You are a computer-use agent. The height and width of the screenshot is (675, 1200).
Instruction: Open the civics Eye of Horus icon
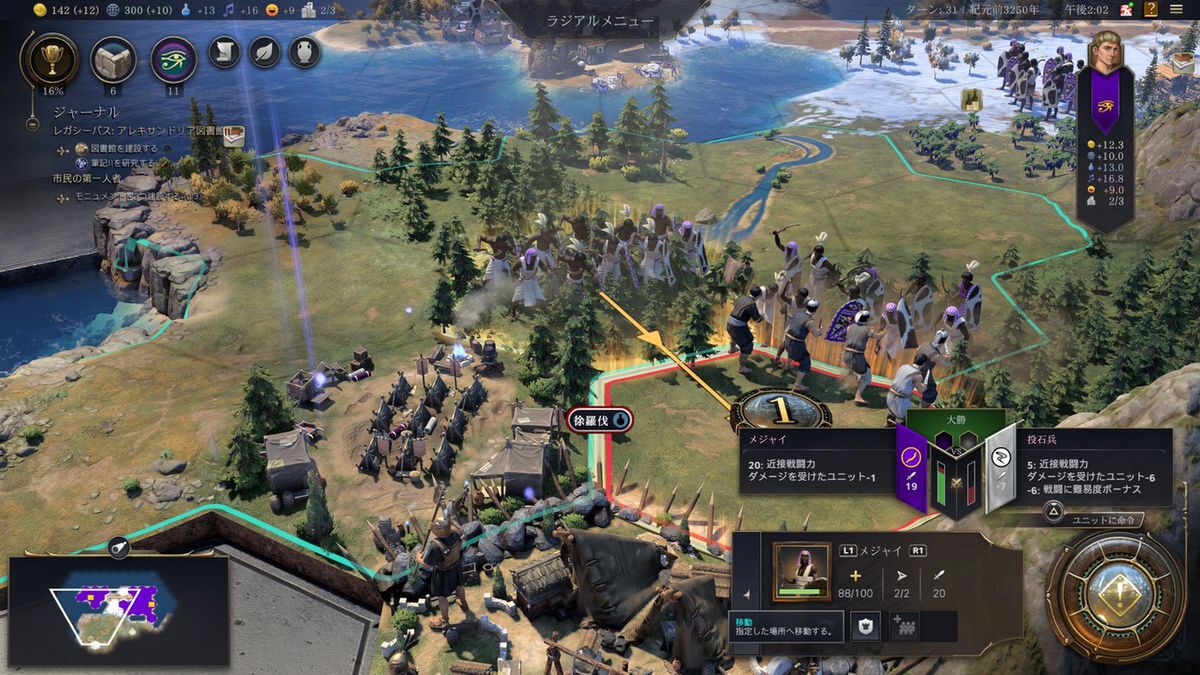(173, 59)
